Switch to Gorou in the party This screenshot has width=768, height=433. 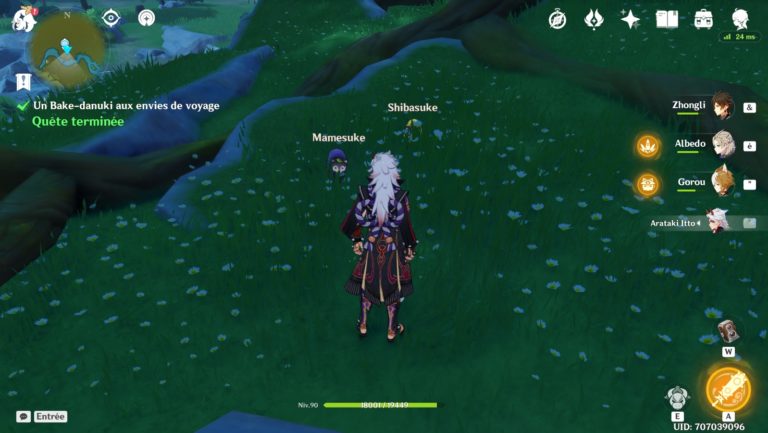(721, 182)
